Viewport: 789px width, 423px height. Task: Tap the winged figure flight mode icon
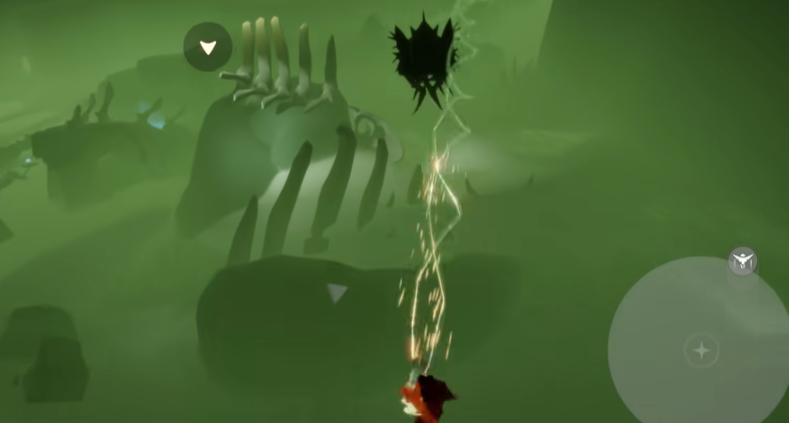(x=743, y=262)
